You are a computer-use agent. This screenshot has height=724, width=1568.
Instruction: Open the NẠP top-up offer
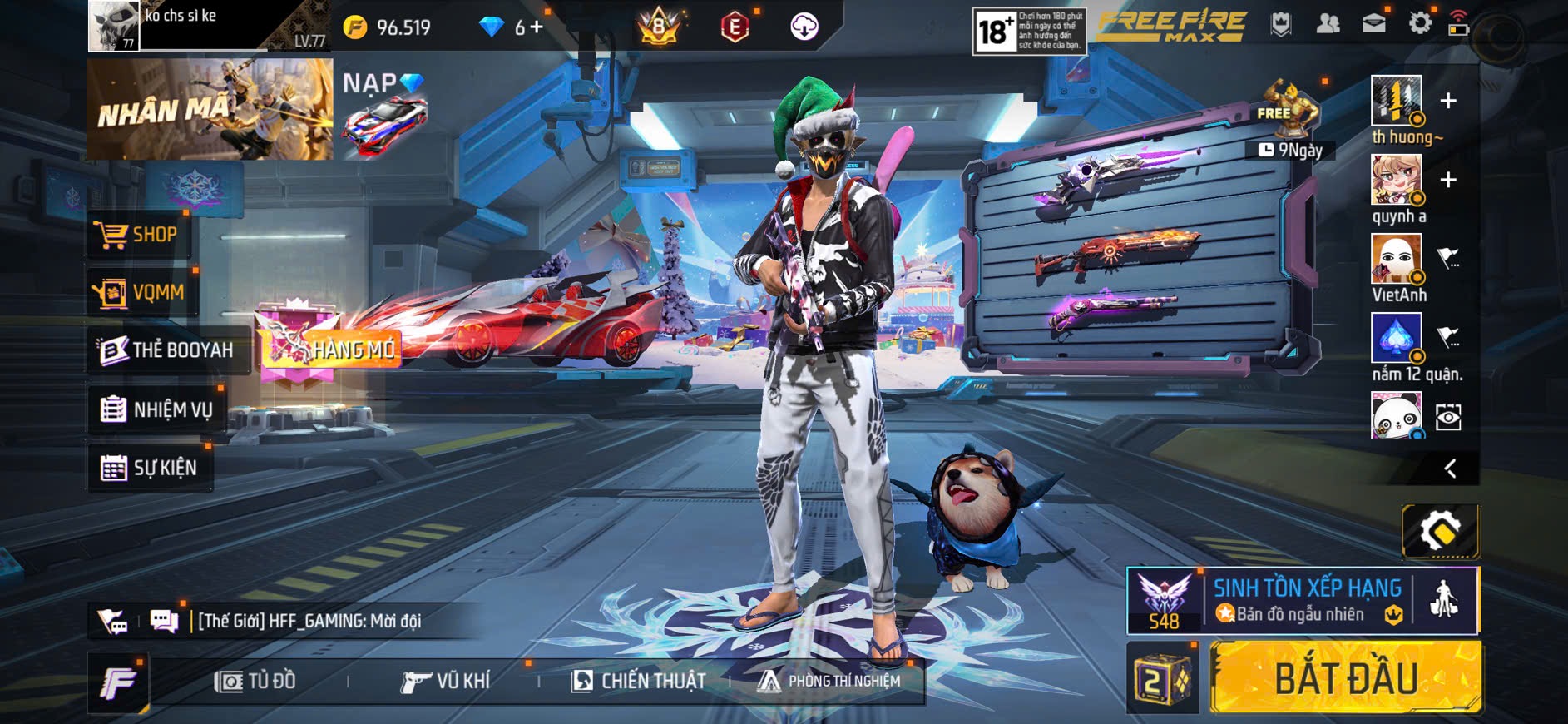pos(384,108)
